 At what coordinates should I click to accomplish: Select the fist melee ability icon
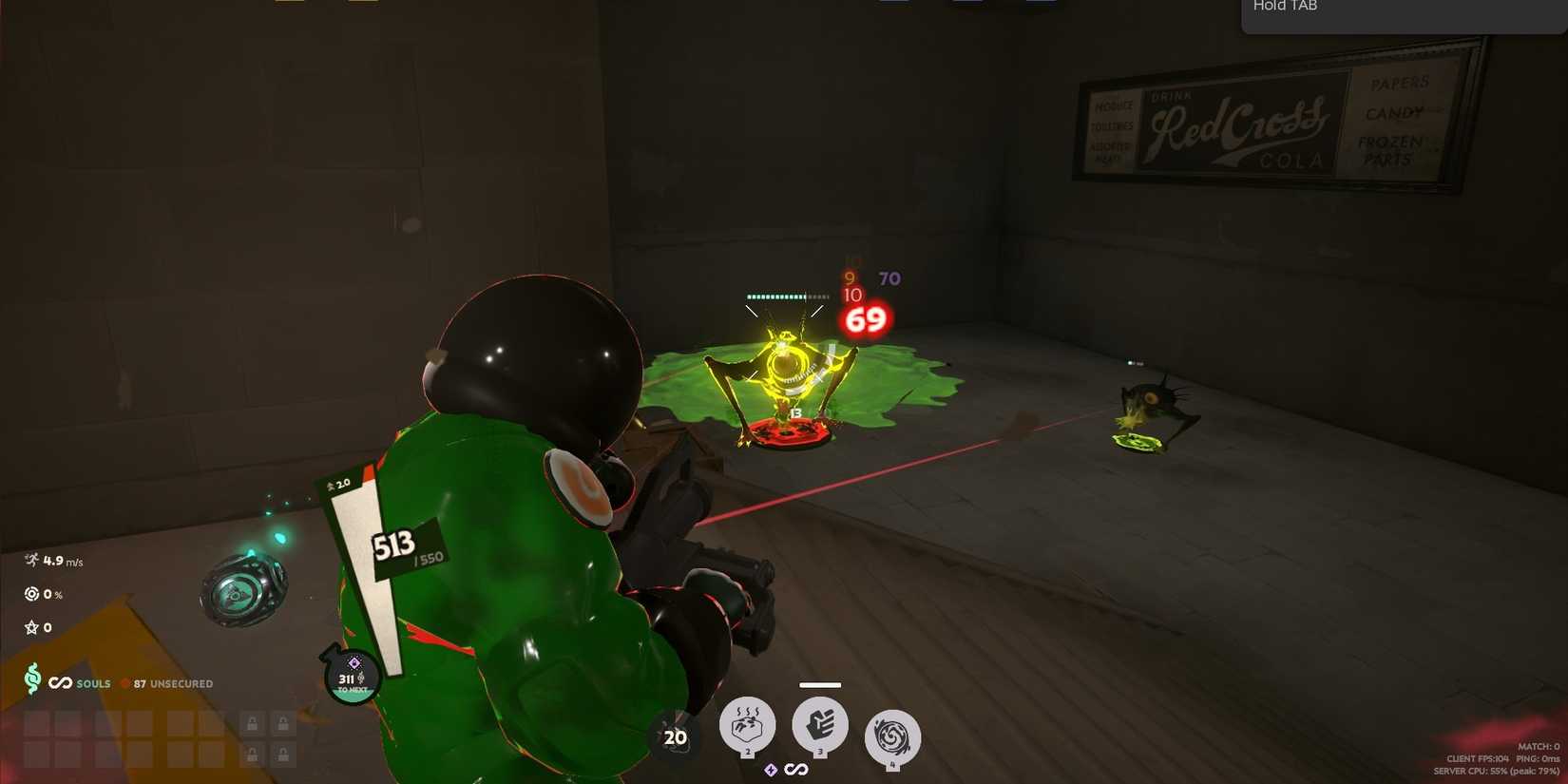pos(819,725)
